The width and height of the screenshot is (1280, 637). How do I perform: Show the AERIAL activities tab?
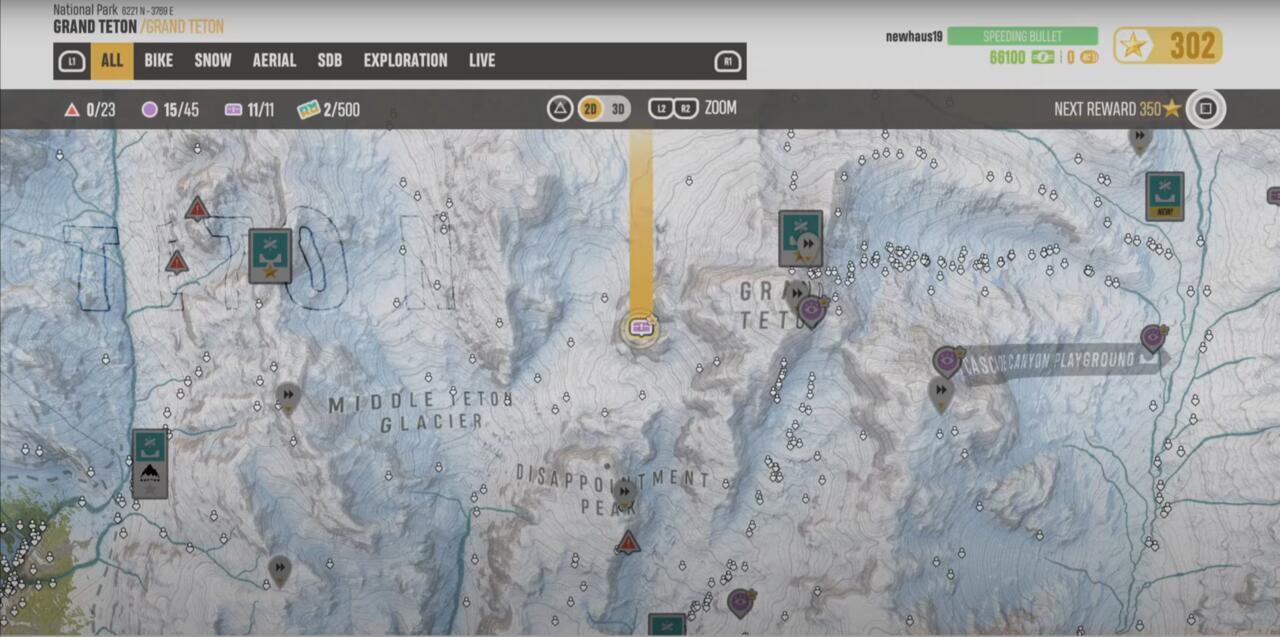(x=274, y=61)
